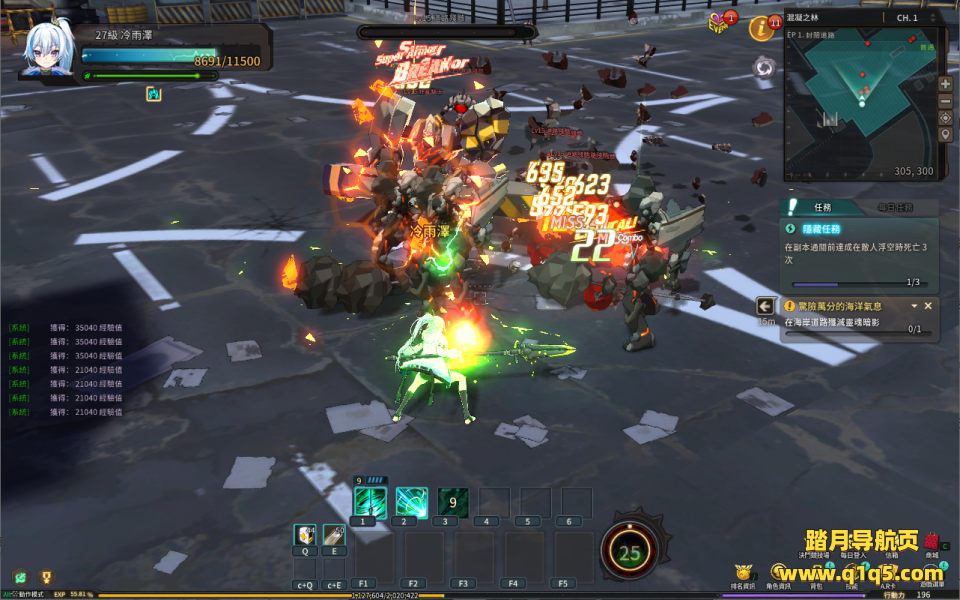960x600 pixels.
Task: Activate the skill in hotbar slot 1
Action: coord(369,502)
